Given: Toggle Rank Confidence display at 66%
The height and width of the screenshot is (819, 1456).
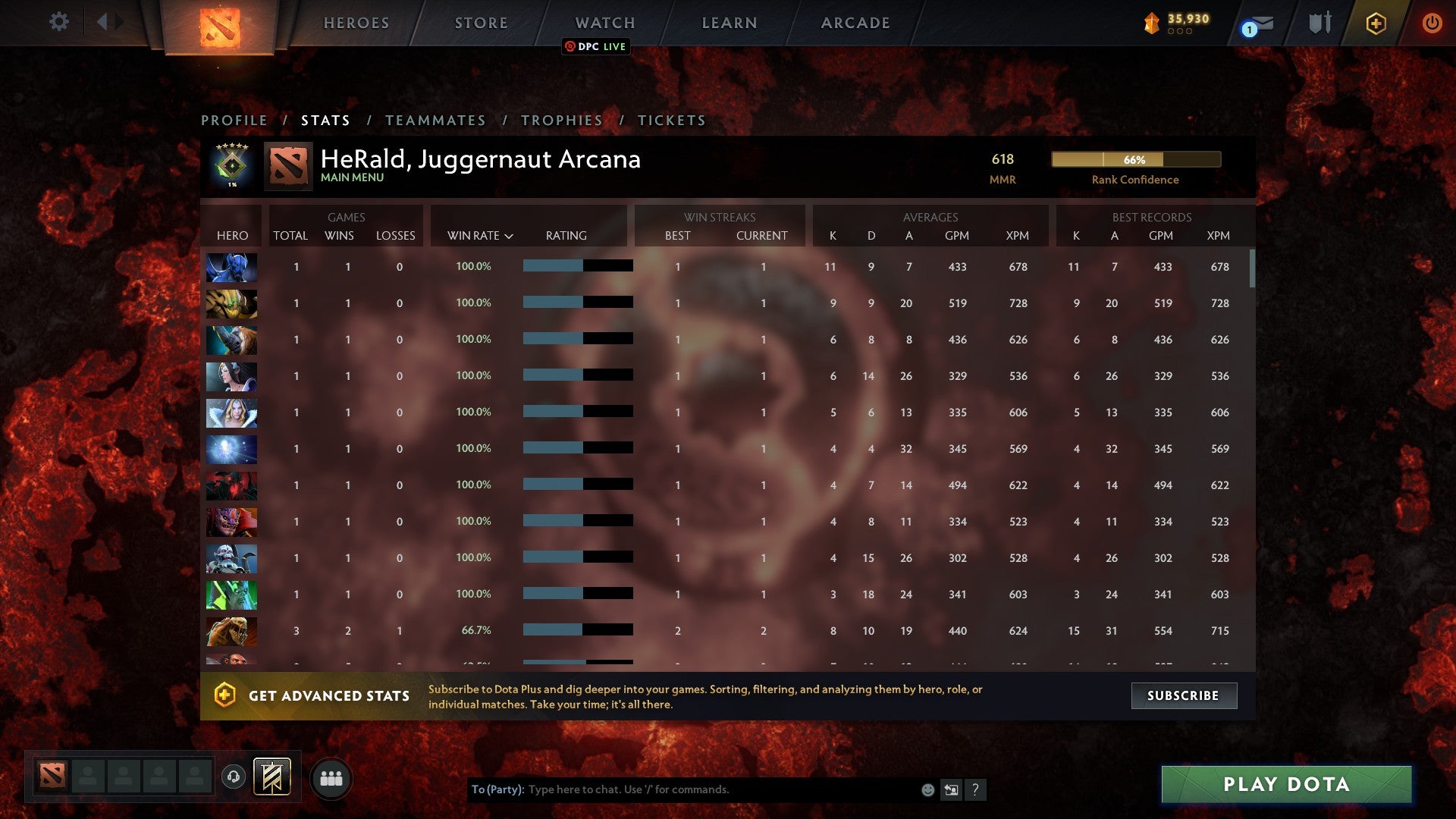Looking at the screenshot, I should (1135, 160).
